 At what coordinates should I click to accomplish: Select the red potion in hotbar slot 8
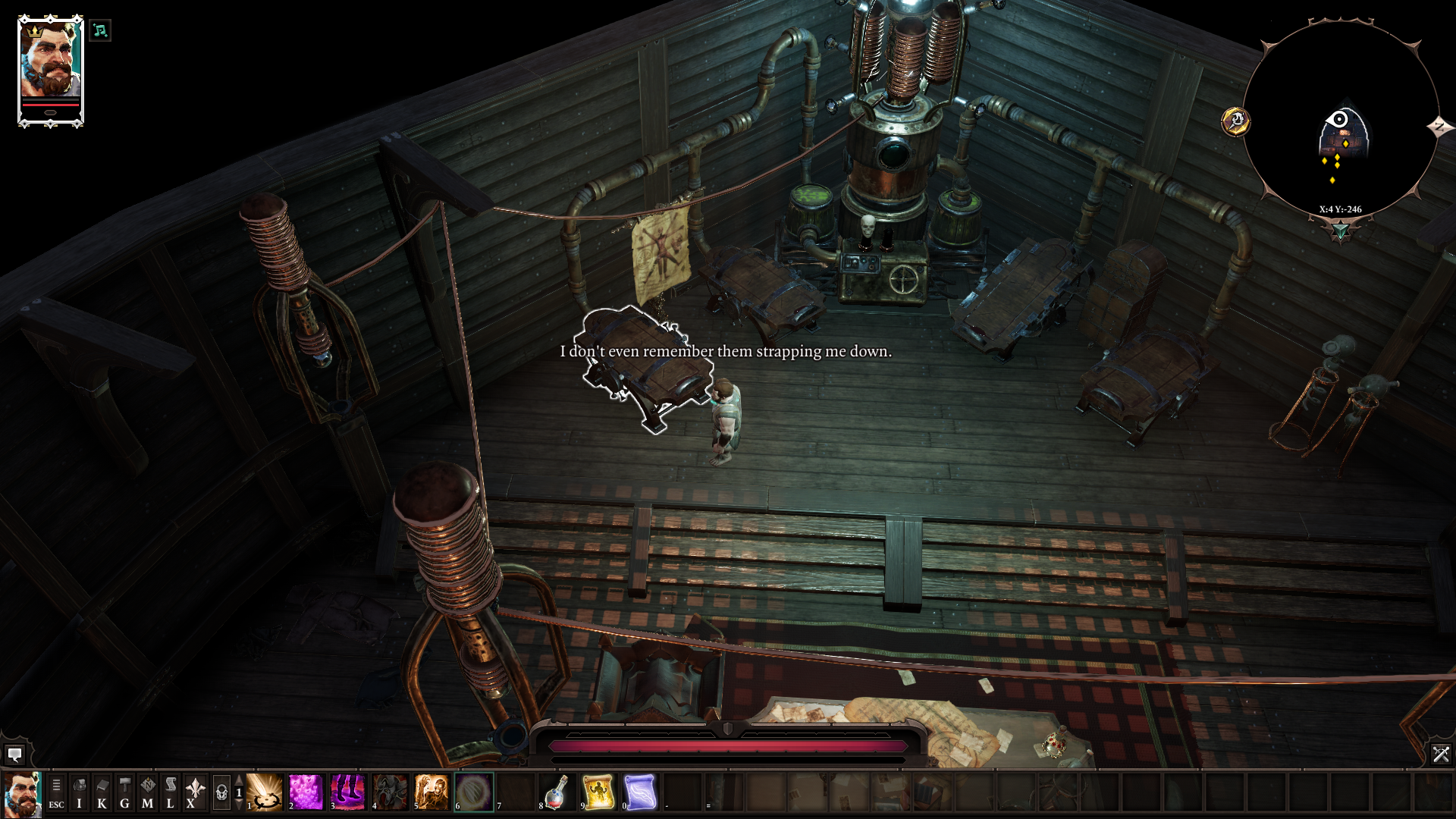557,792
